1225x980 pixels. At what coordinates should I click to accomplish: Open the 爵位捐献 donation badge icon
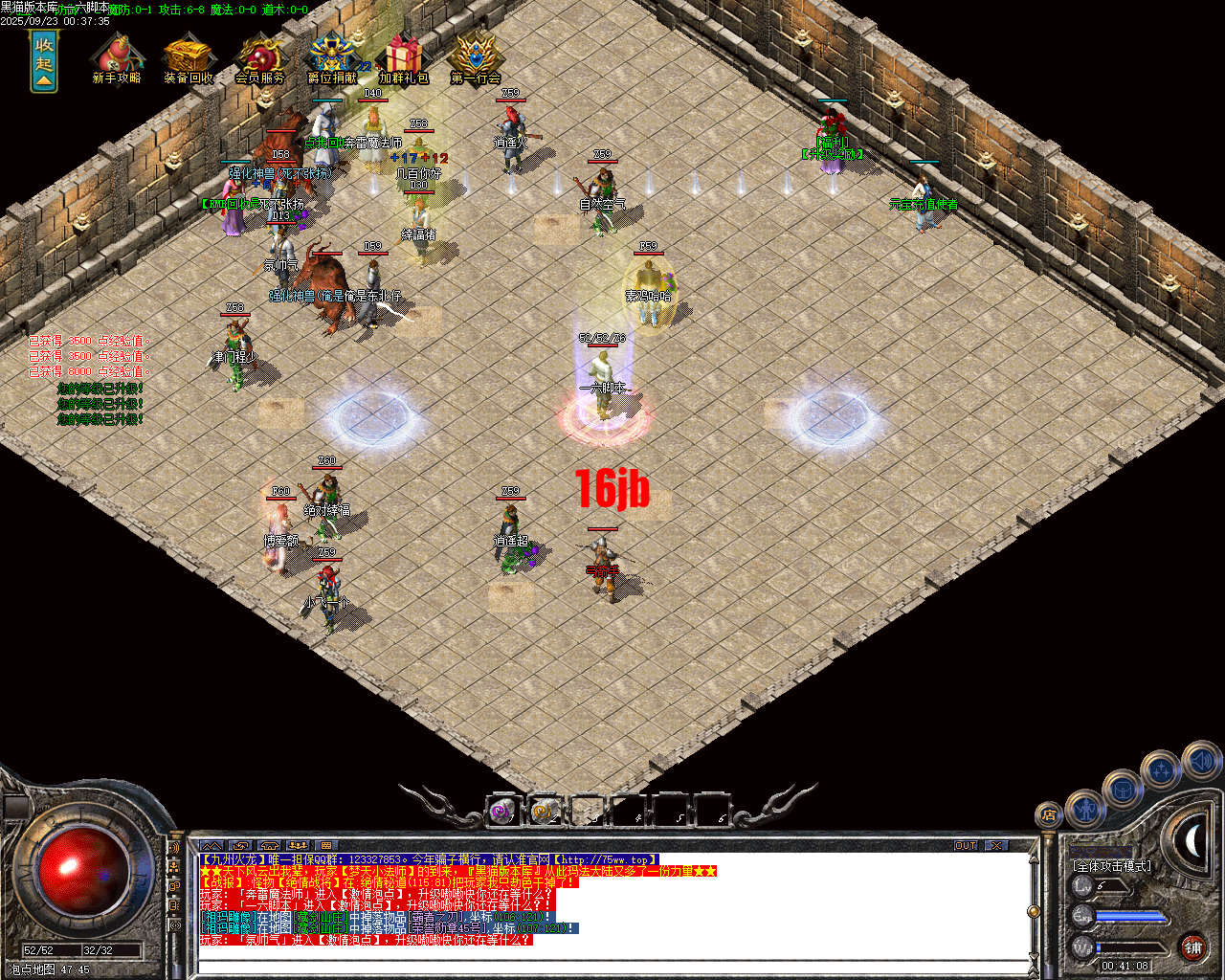331,53
